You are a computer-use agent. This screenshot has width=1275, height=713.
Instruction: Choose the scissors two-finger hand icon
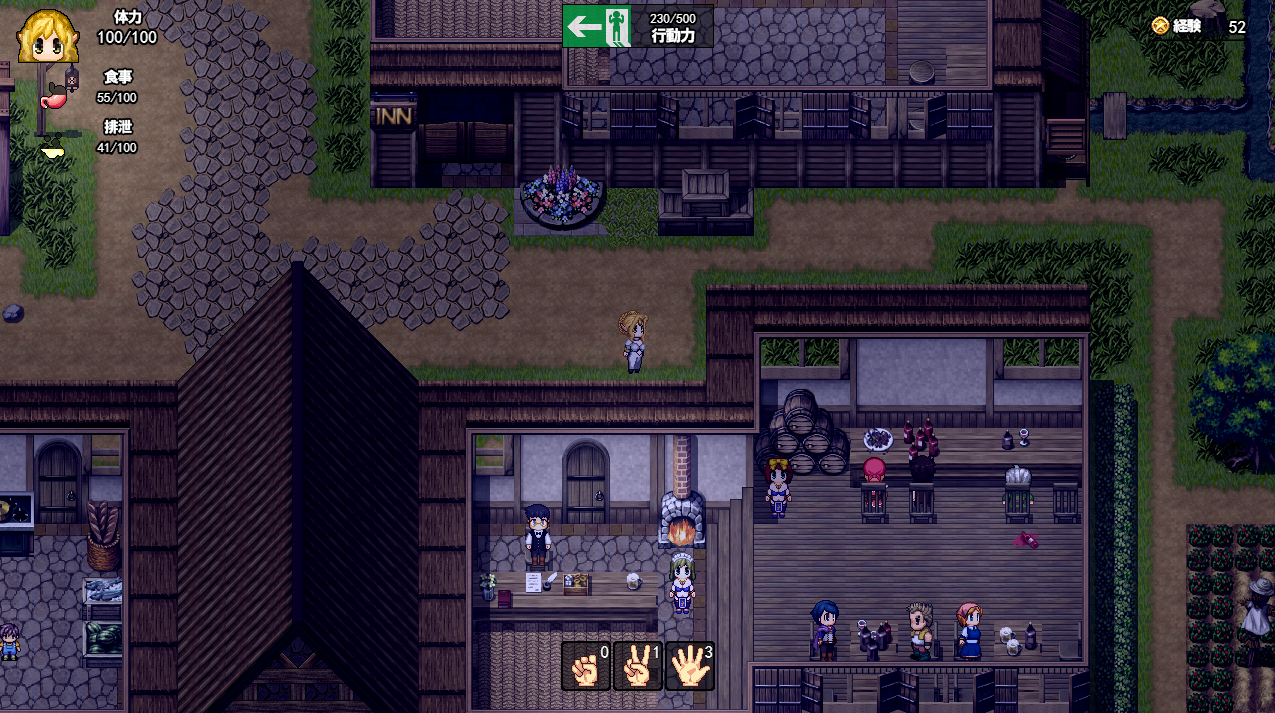(x=637, y=666)
